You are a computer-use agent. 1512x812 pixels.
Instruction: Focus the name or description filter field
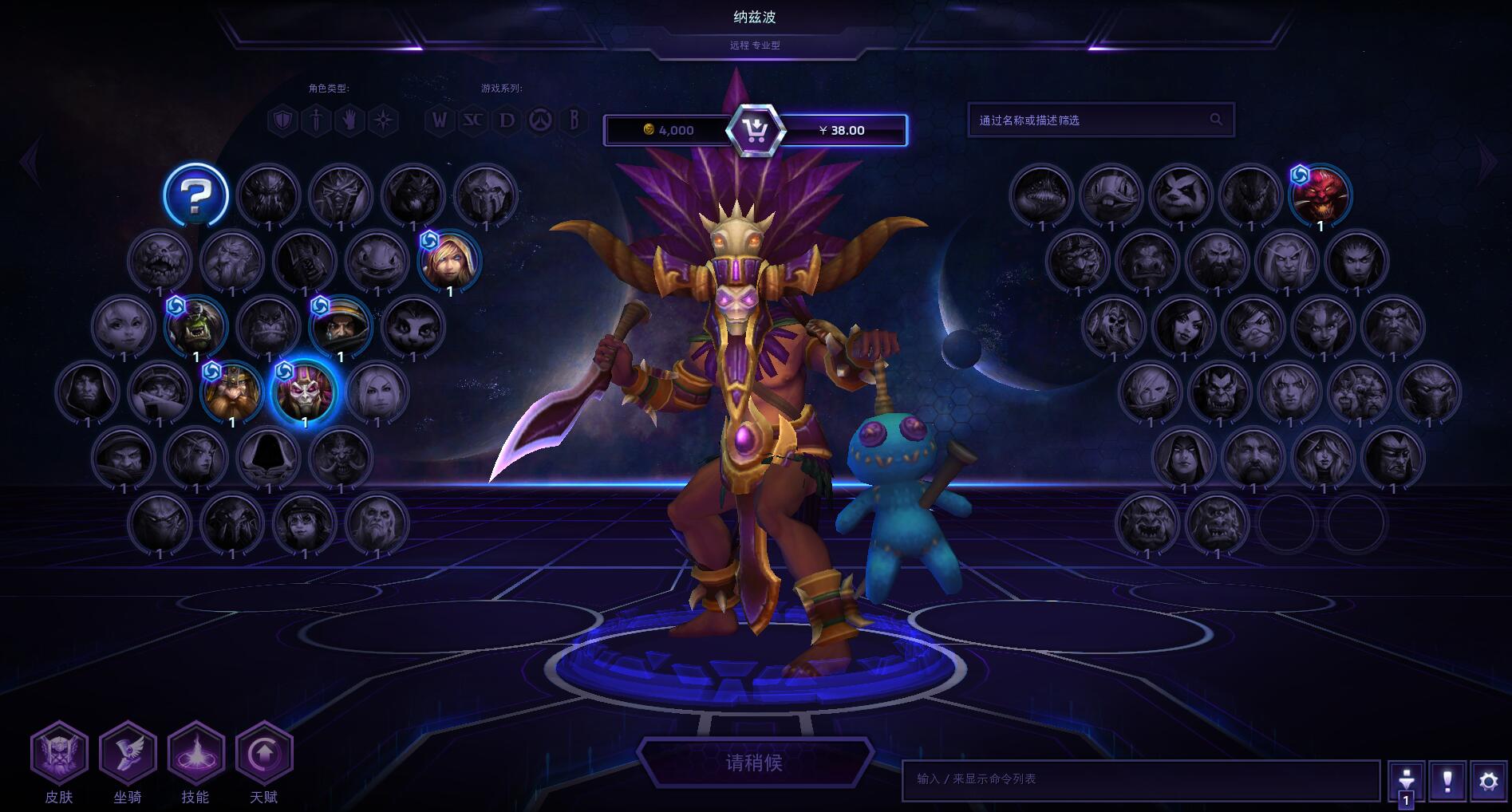coord(1092,120)
